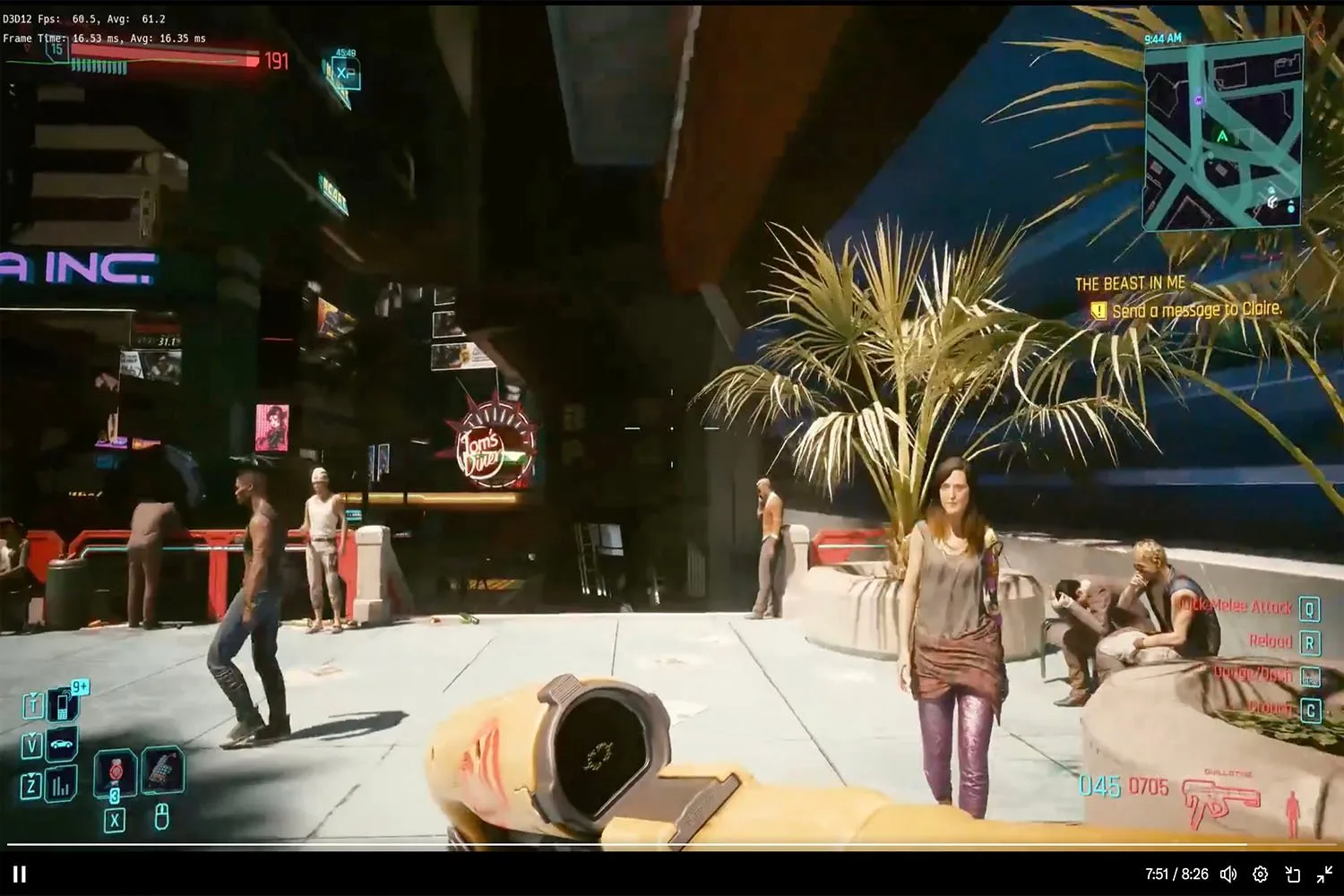Call your vehicle with the car icon
Image resolution: width=1344 pixels, height=896 pixels.
62,745
